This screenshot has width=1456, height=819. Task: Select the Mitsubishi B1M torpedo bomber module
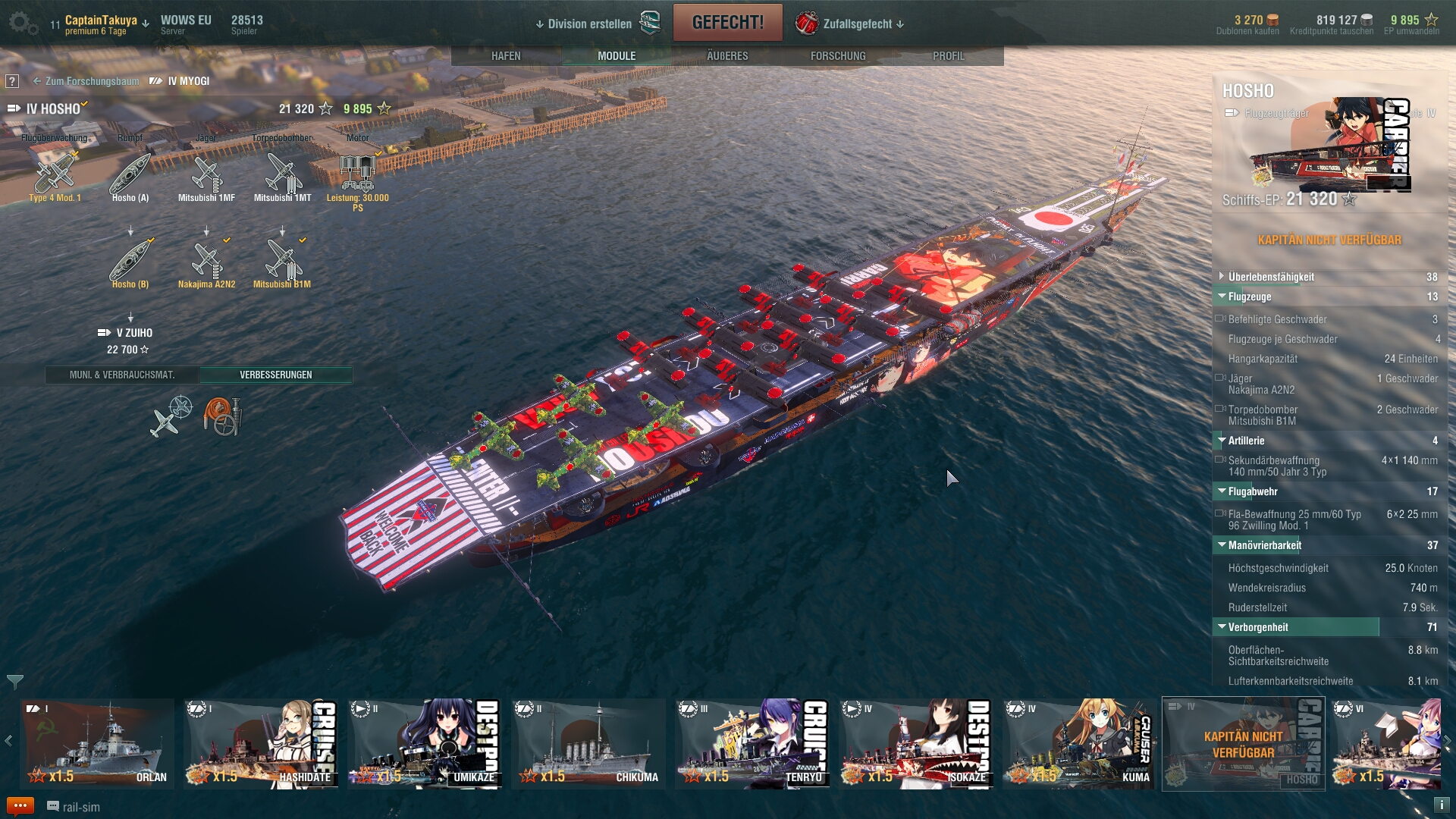coord(282,262)
